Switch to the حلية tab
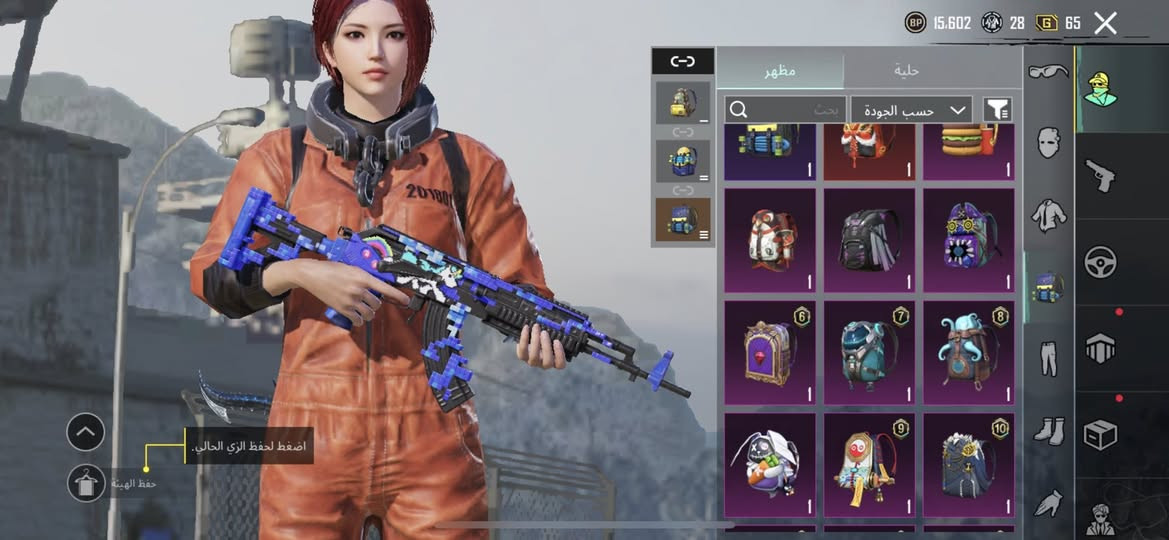1169x540 pixels. [x=907, y=70]
